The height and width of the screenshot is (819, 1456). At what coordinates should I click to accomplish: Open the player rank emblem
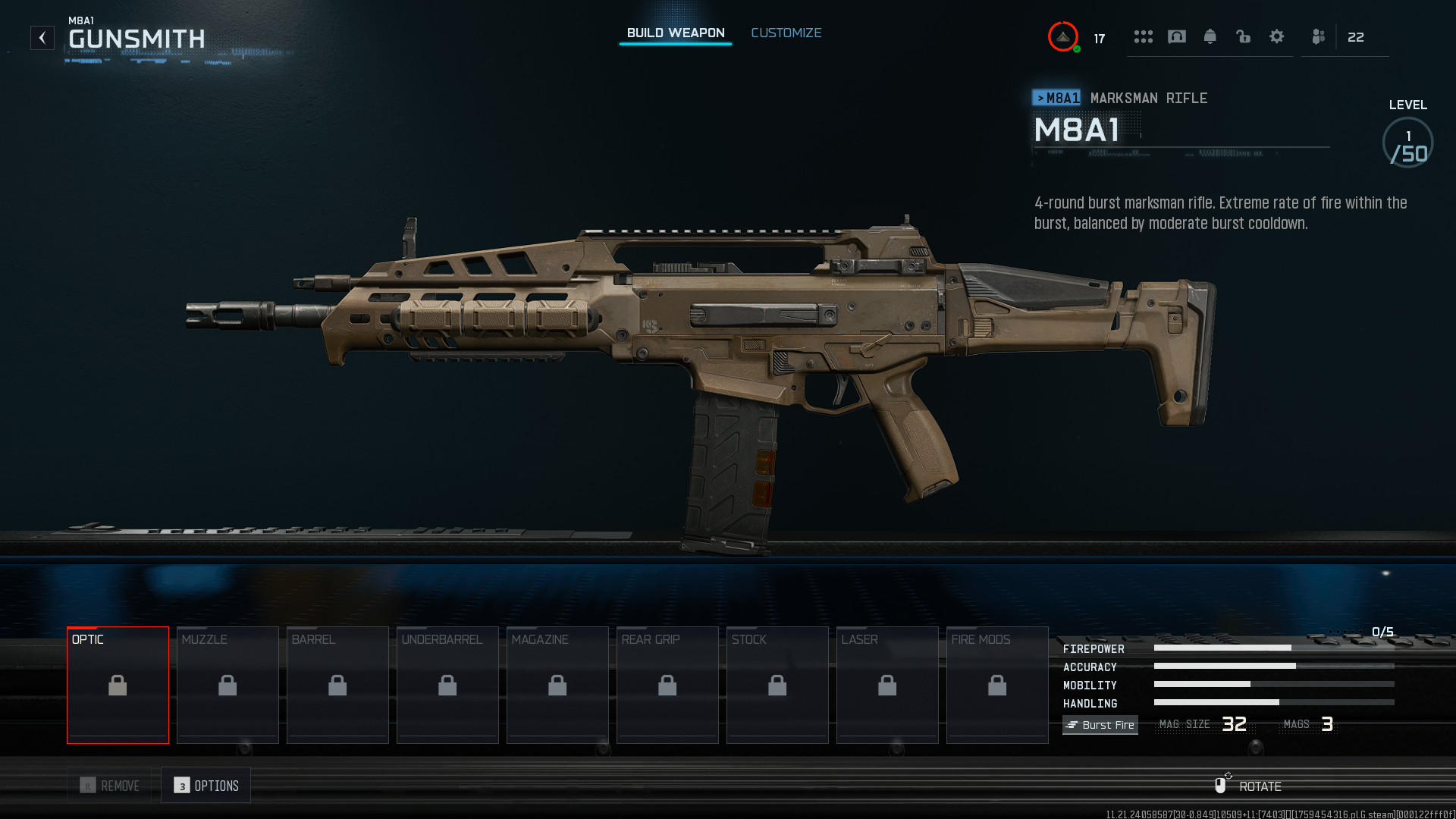click(x=1063, y=36)
